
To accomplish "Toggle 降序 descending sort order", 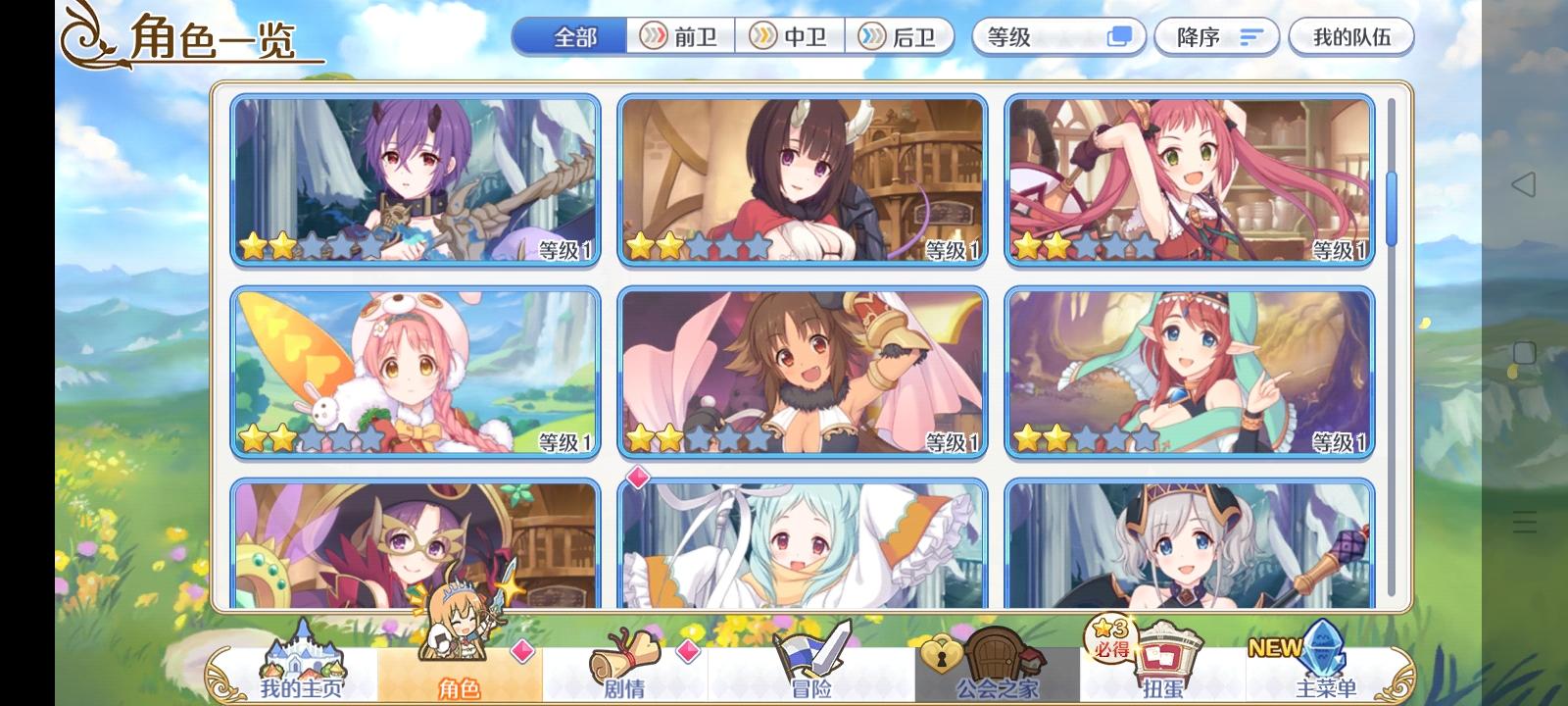I will 1215,36.
